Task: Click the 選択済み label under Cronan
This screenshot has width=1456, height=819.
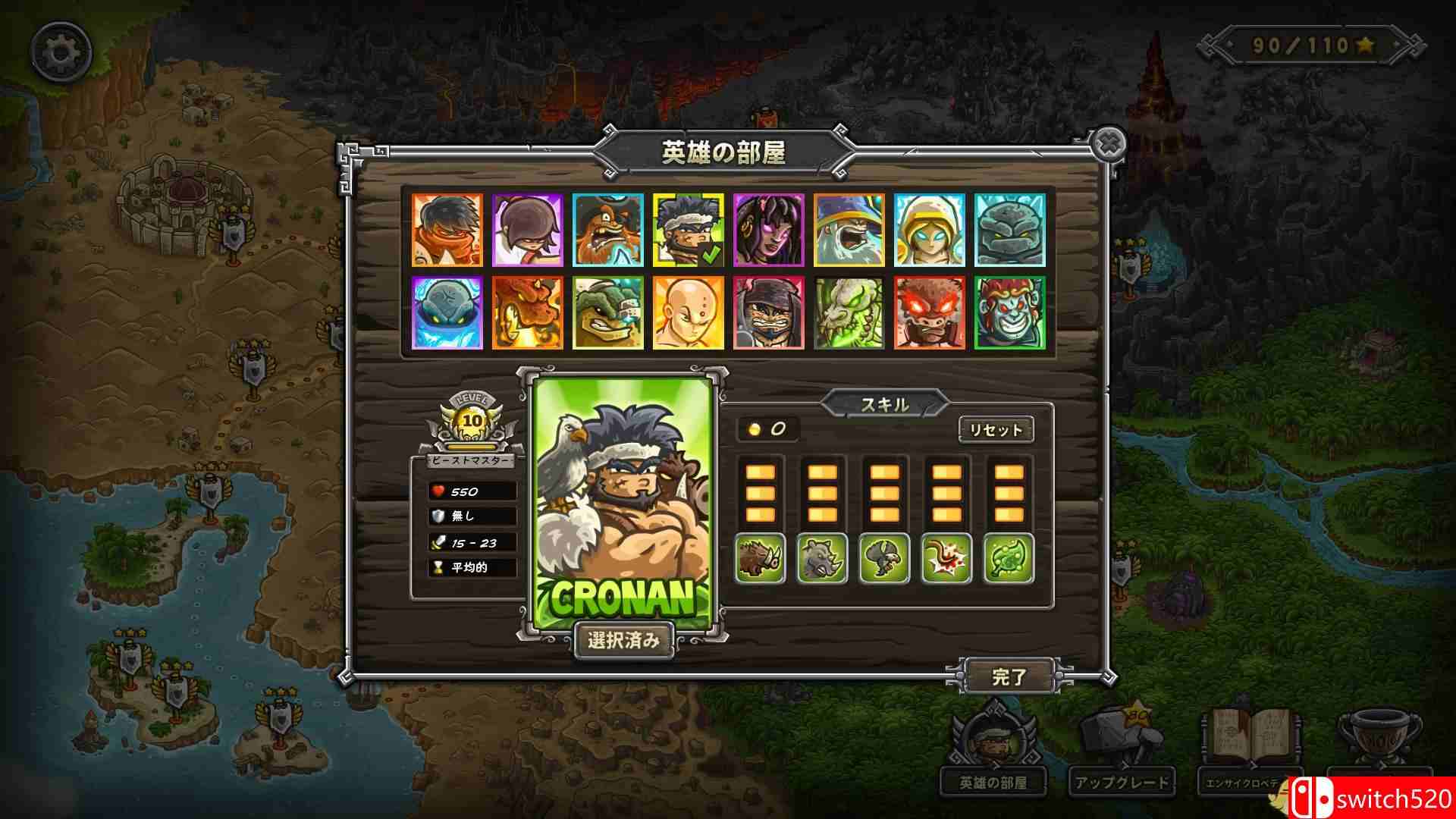Action: click(624, 641)
